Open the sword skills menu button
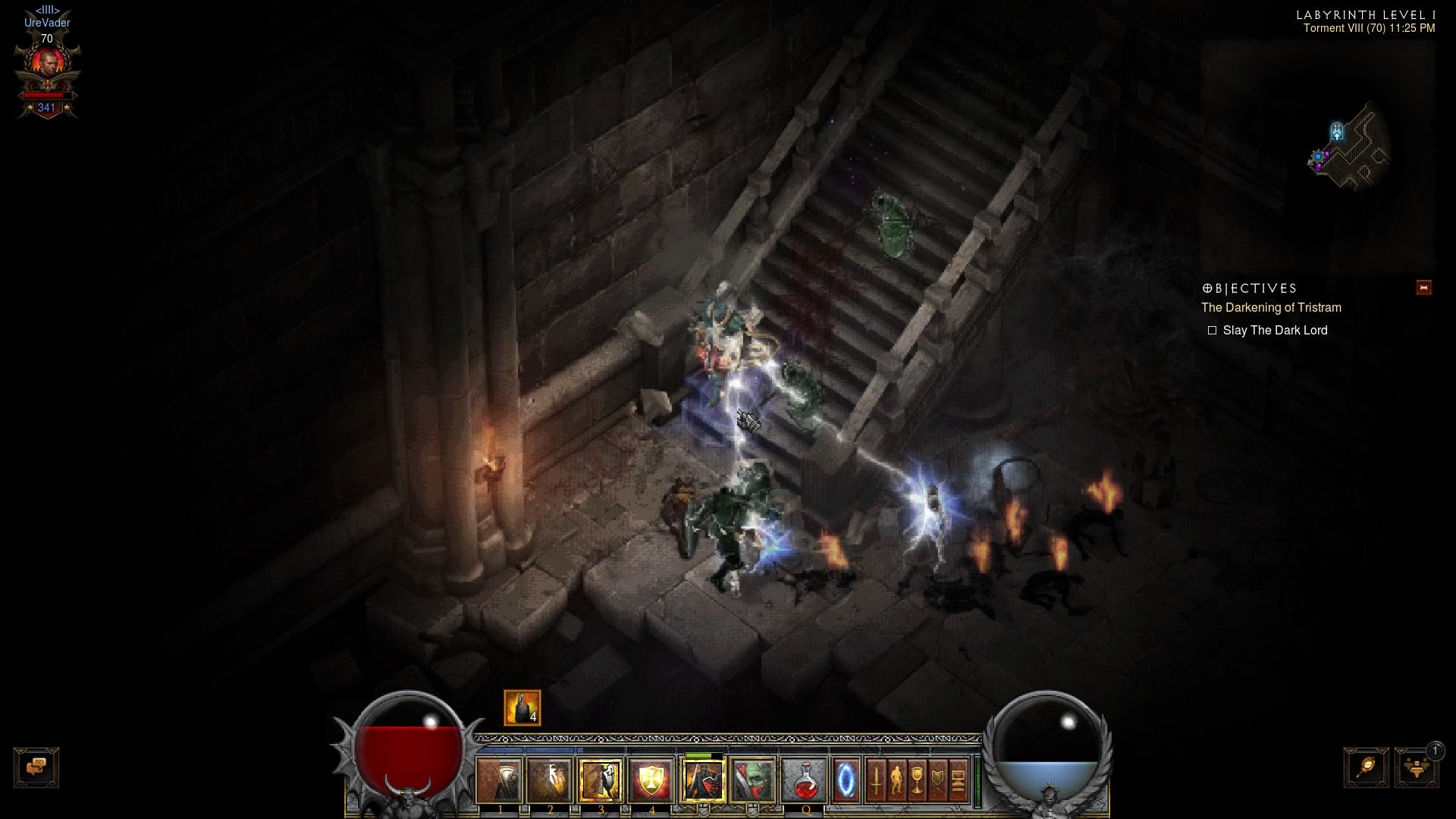Image resolution: width=1456 pixels, height=819 pixels. tap(876, 780)
